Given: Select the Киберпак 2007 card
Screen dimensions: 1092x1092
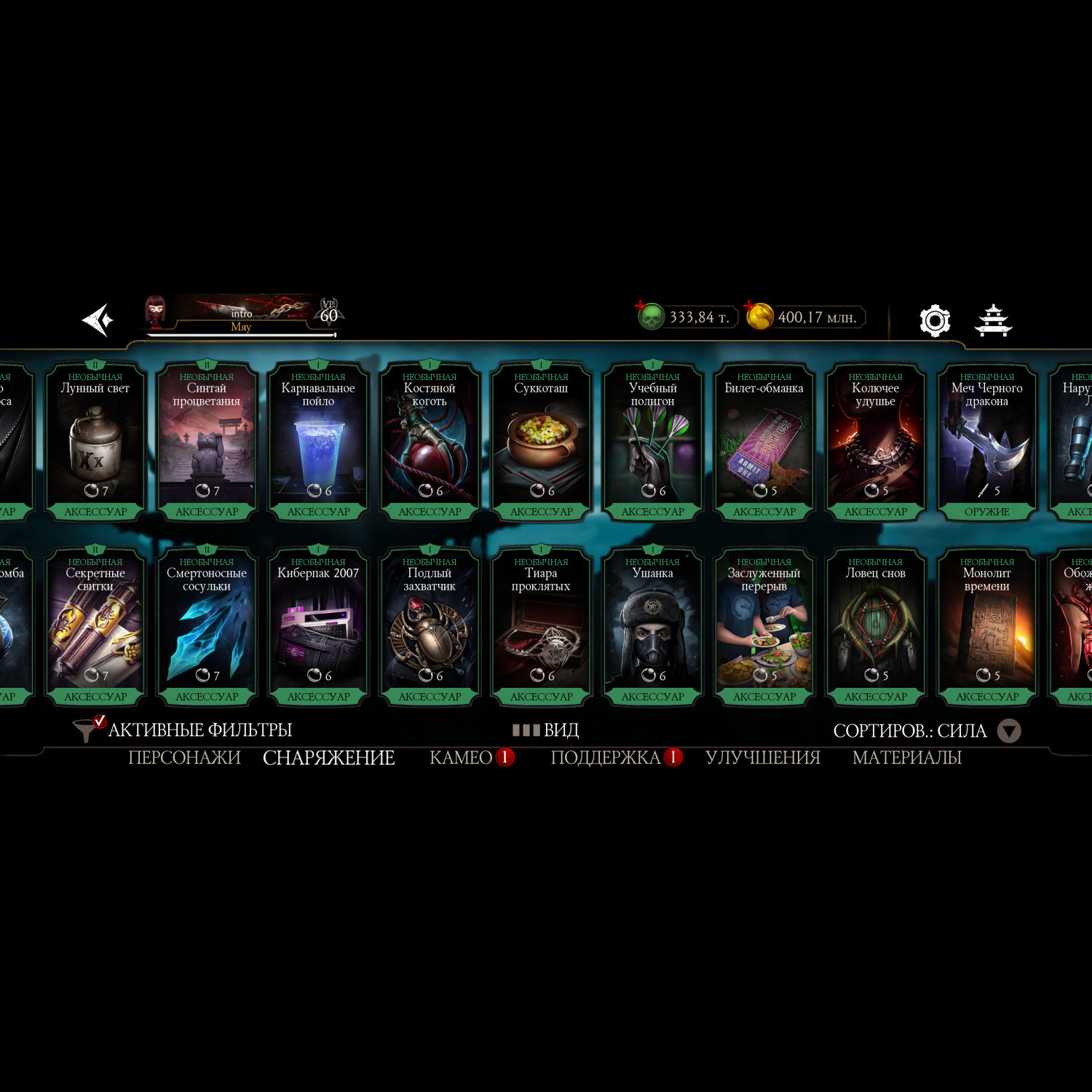Looking at the screenshot, I should pos(318,627).
